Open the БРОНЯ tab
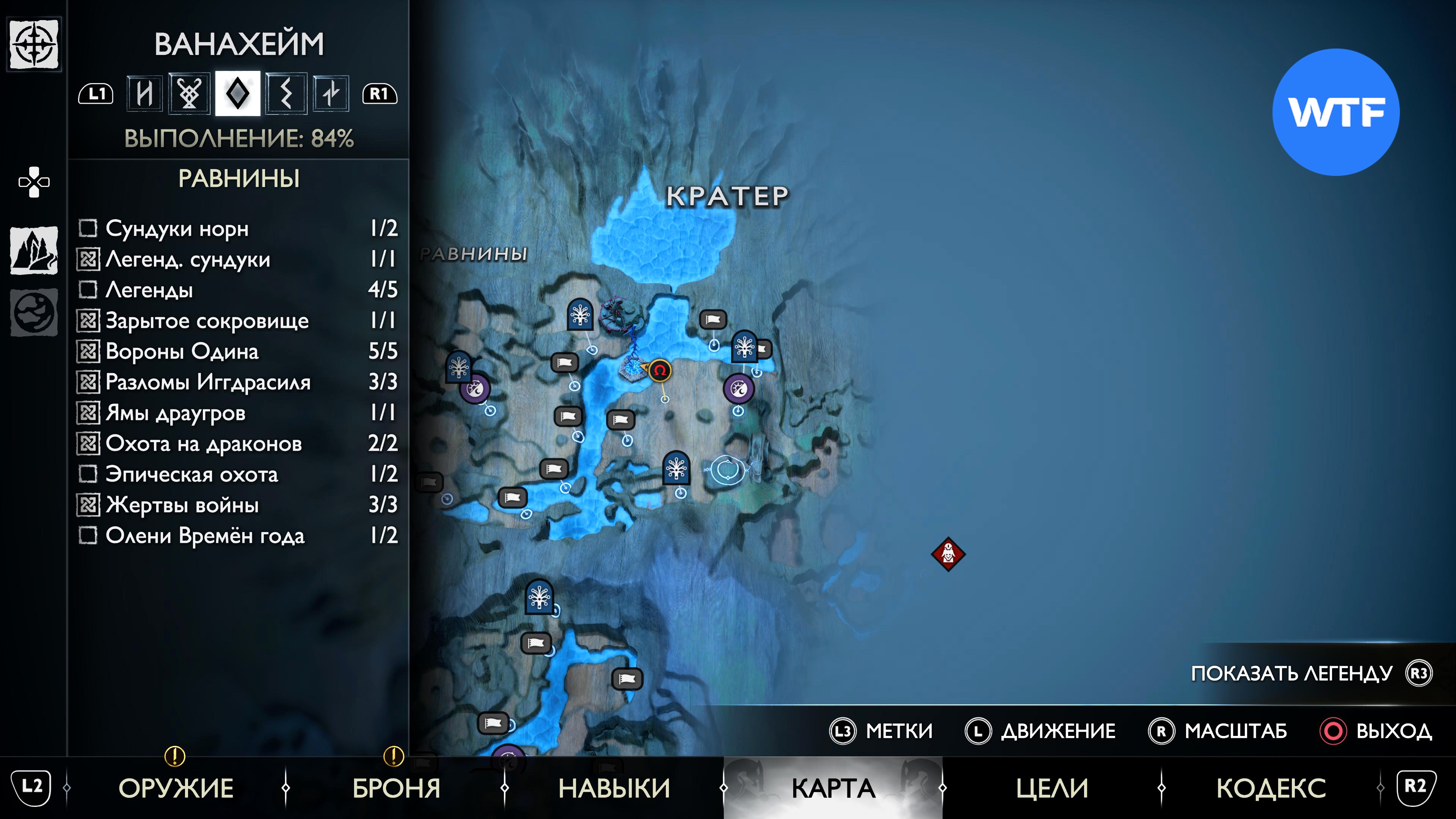Image resolution: width=1456 pixels, height=819 pixels. [396, 788]
